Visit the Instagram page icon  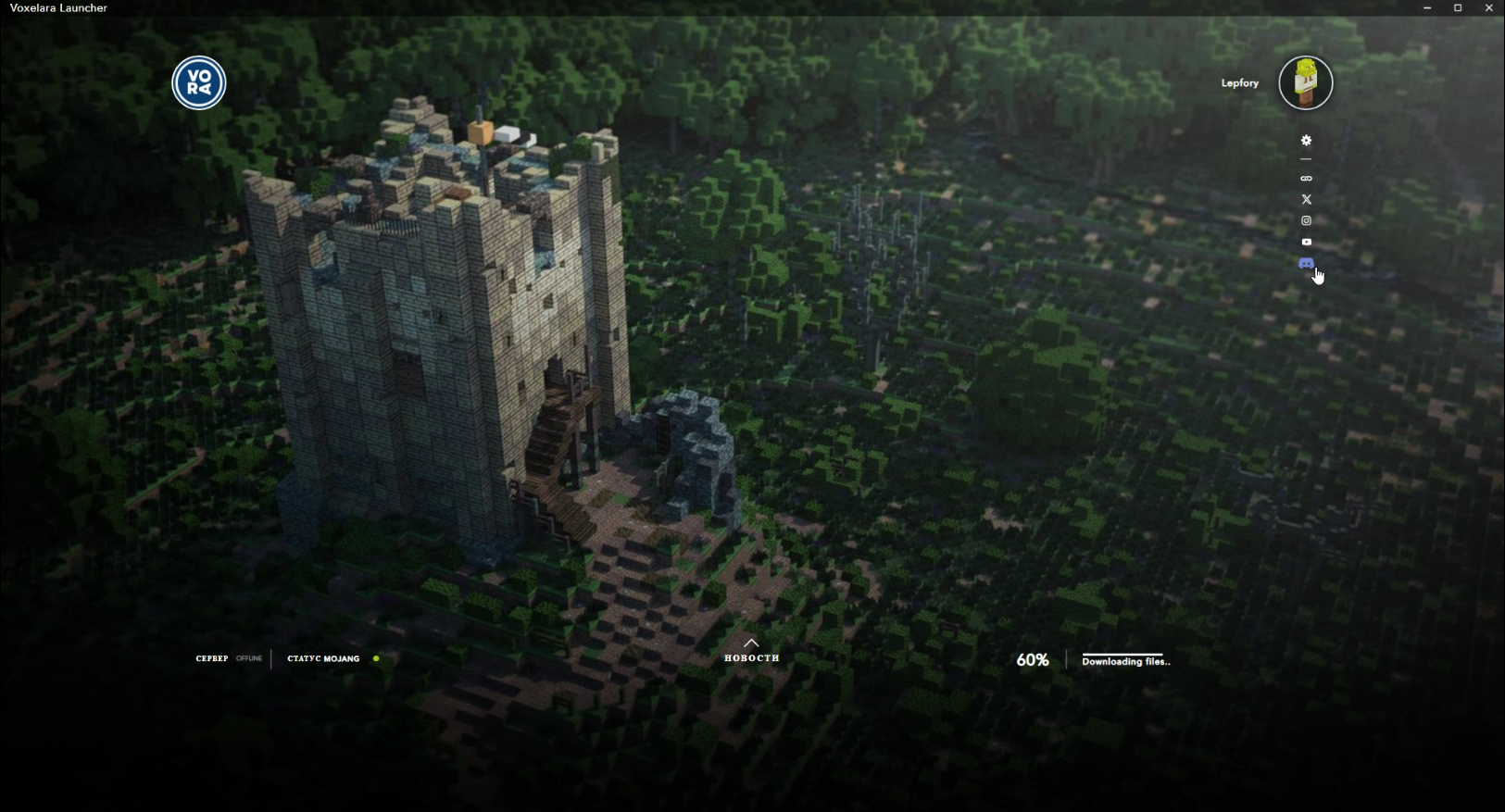[1306, 220]
